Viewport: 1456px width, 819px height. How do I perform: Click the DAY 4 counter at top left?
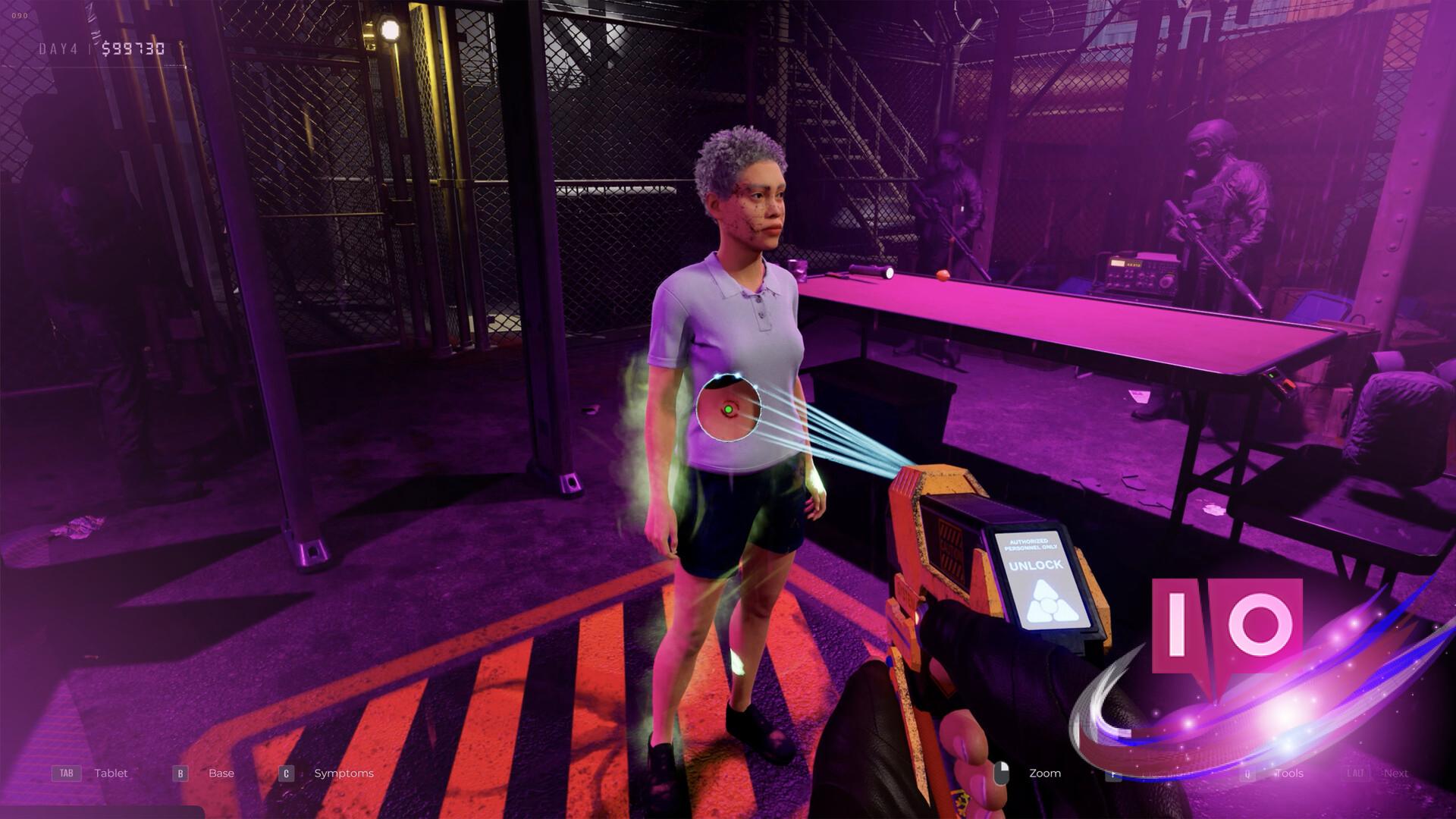point(59,49)
